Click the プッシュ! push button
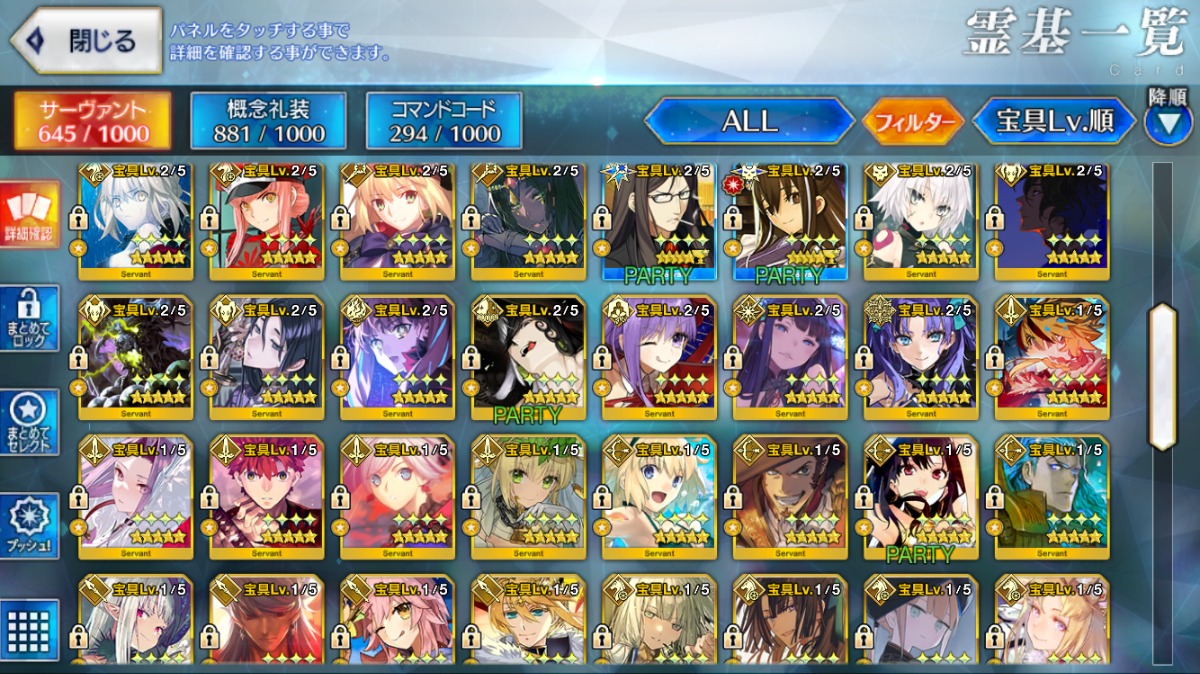Viewport: 1200px width, 674px height. [x=30, y=526]
